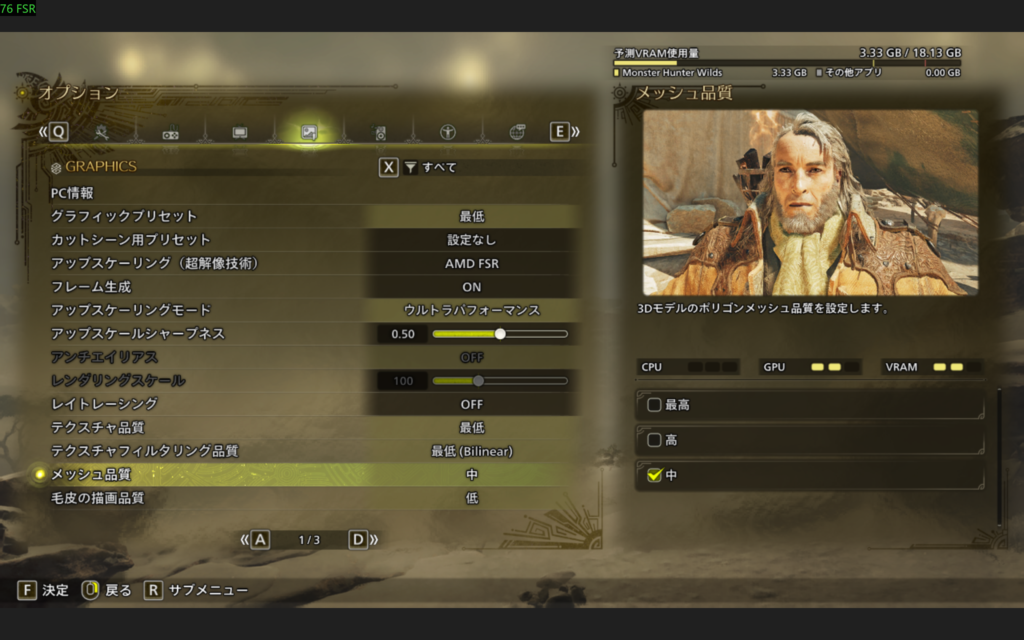Adjust the アップスケールシャープネス slider
The width and height of the screenshot is (1024, 640).
(500, 334)
